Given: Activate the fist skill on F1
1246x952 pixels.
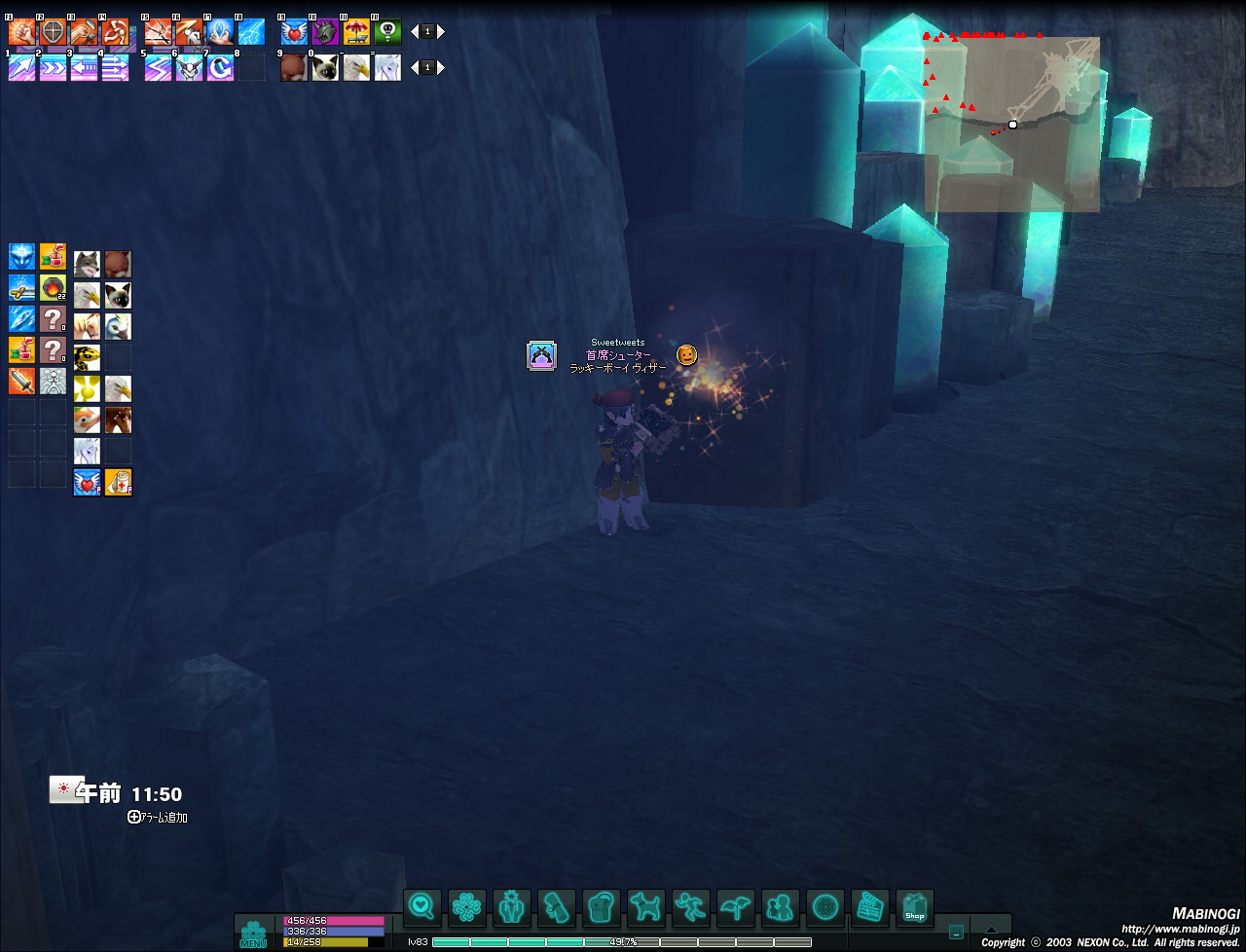Looking at the screenshot, I should (x=21, y=32).
